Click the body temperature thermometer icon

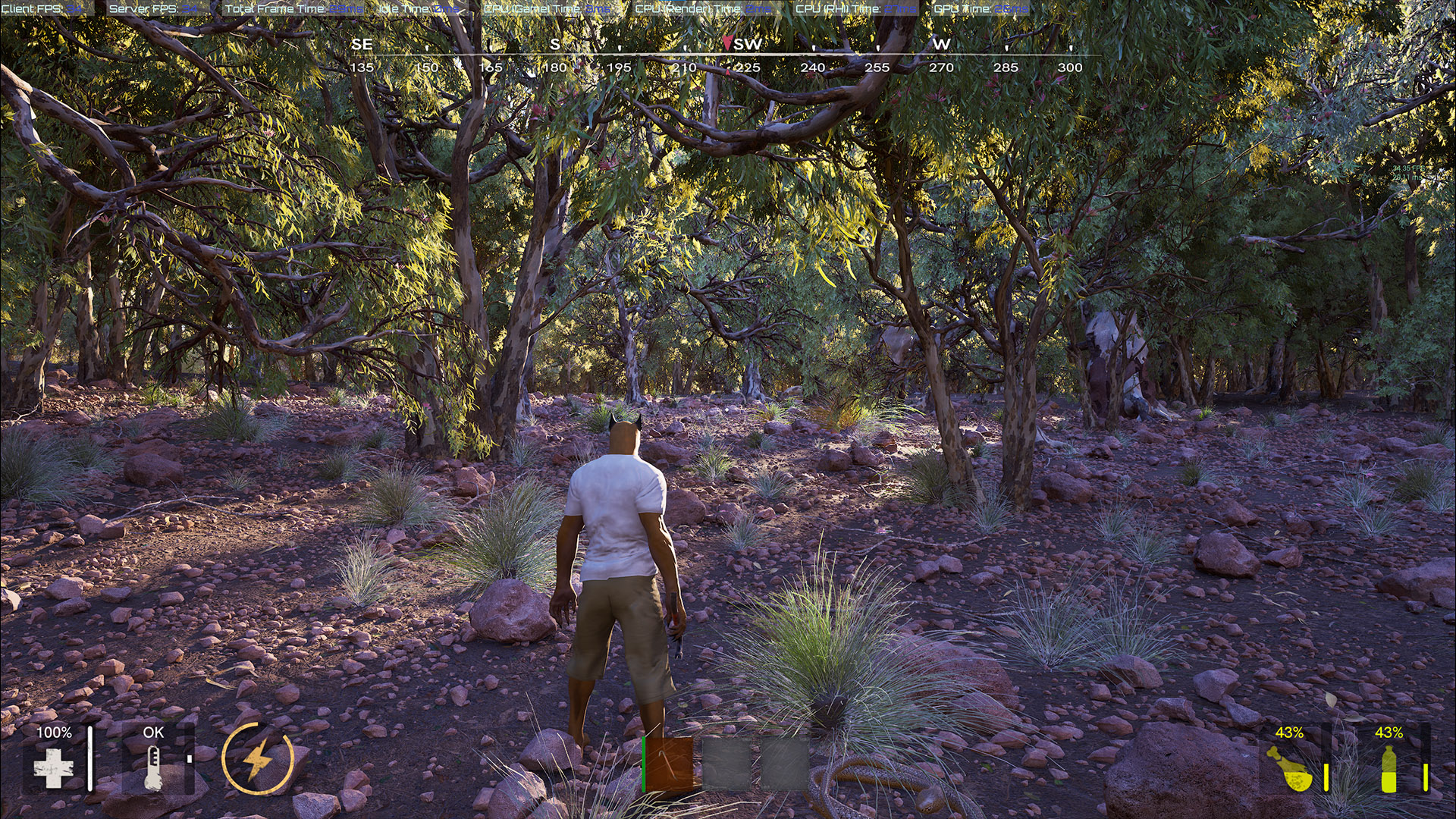pos(153,767)
